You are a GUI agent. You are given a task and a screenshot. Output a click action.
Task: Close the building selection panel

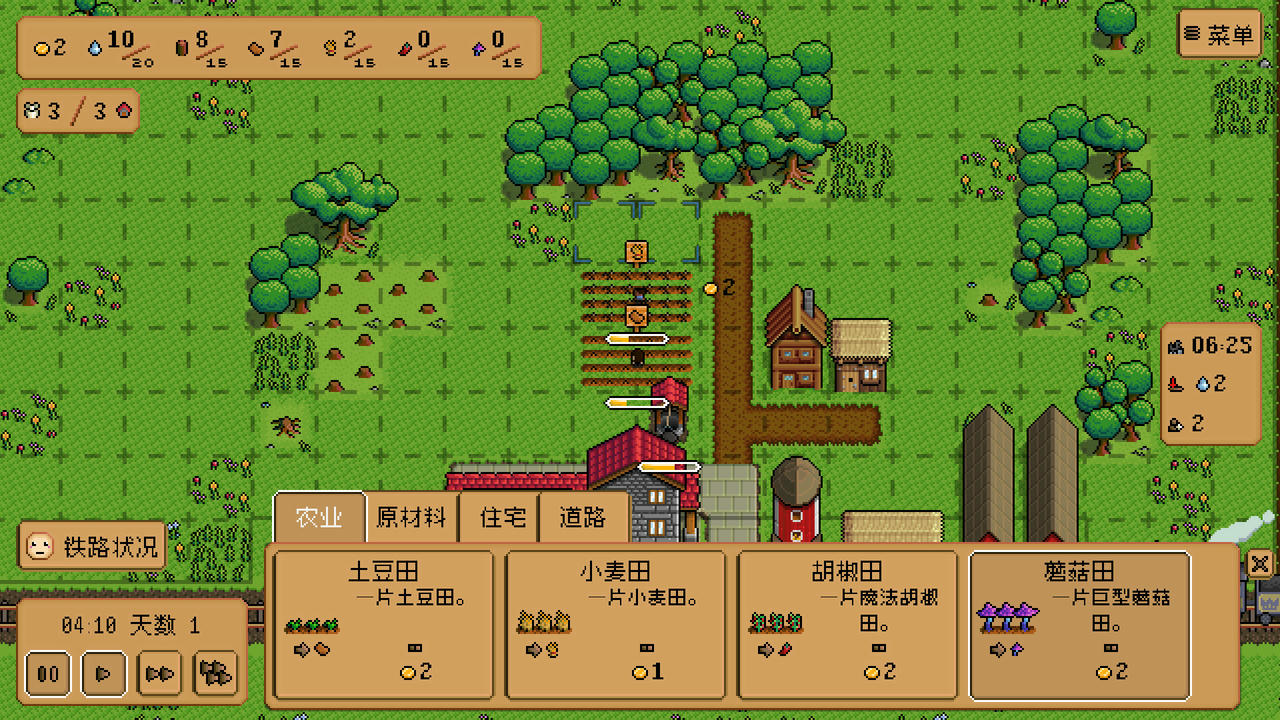point(1259,564)
